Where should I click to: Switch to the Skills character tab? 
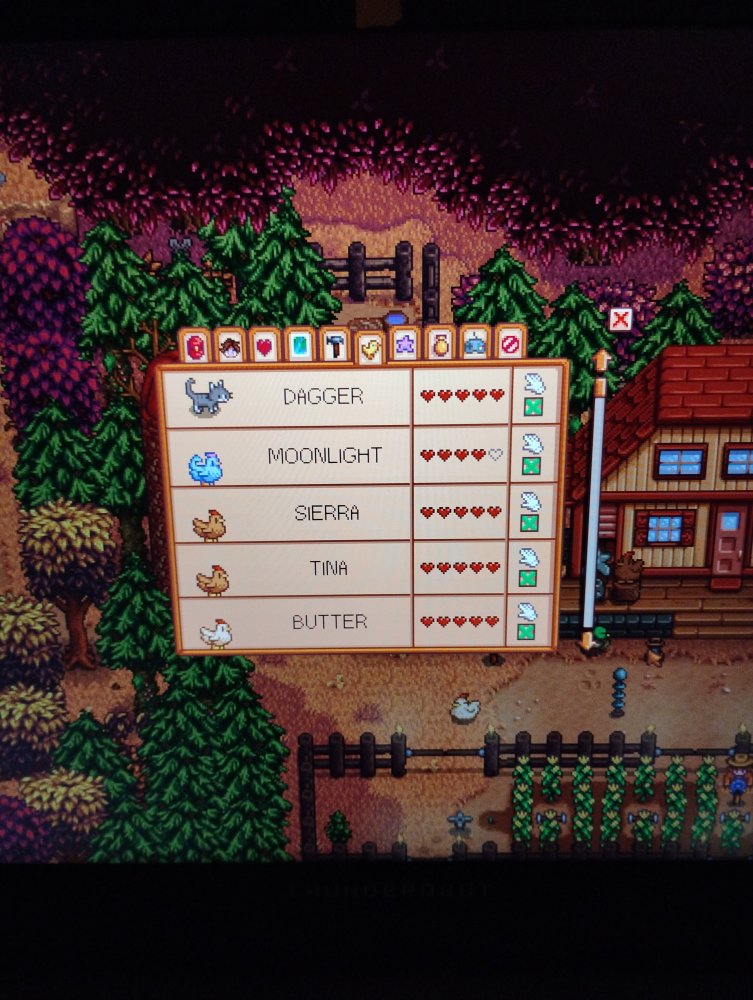pos(230,346)
